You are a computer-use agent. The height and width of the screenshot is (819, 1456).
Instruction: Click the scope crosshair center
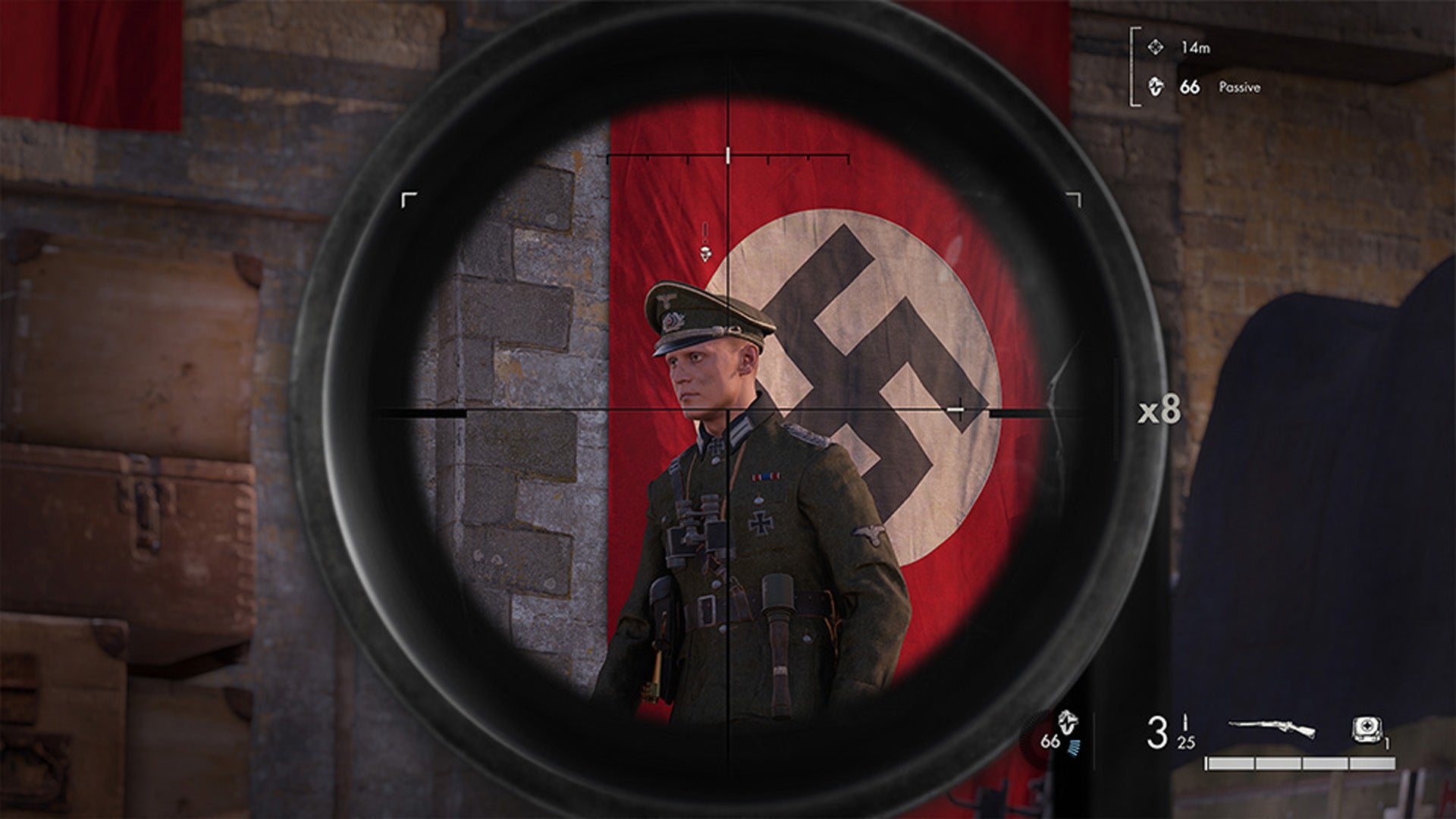[x=728, y=409]
